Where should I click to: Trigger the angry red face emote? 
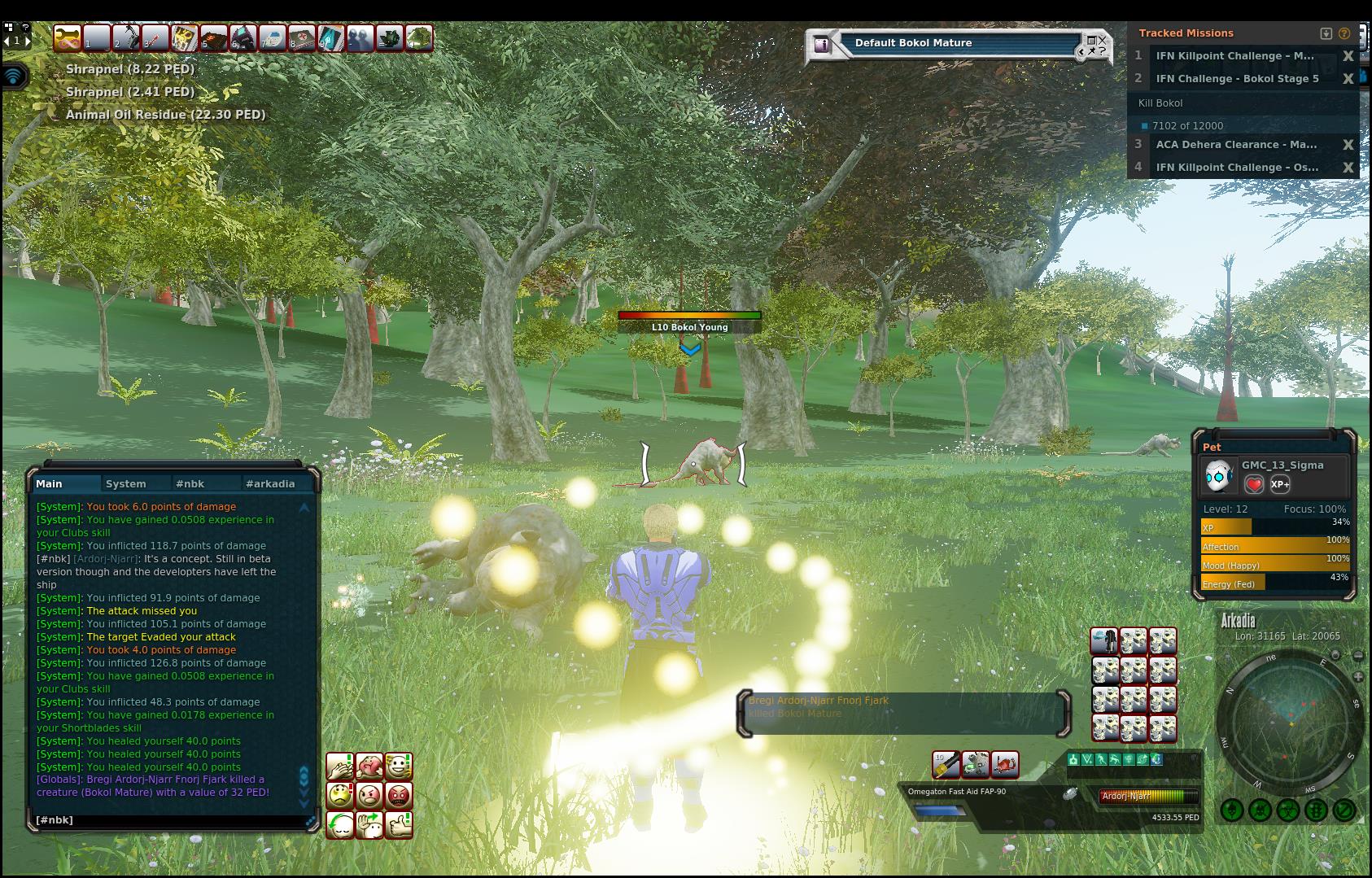[x=399, y=795]
